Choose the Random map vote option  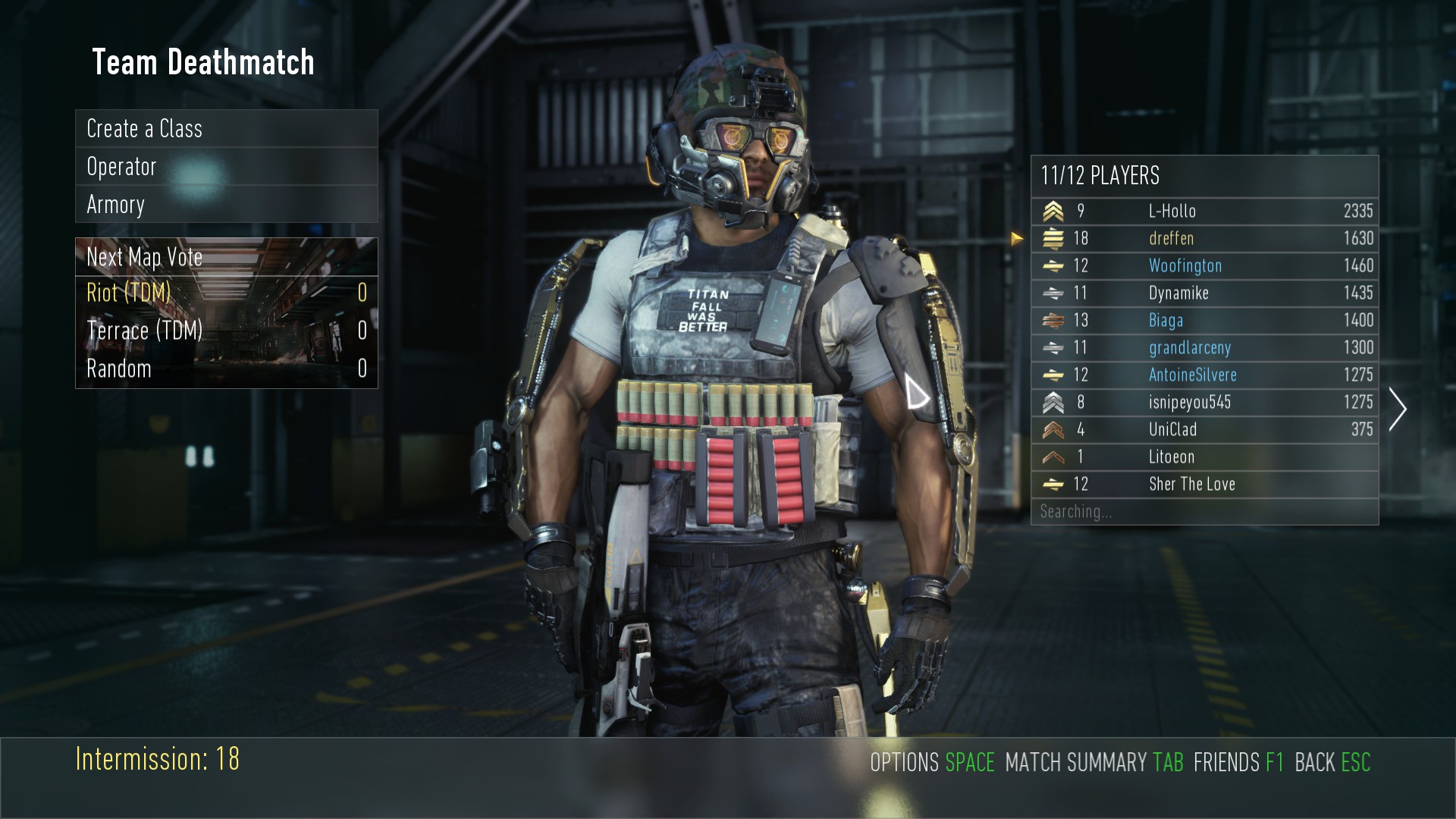coord(226,369)
